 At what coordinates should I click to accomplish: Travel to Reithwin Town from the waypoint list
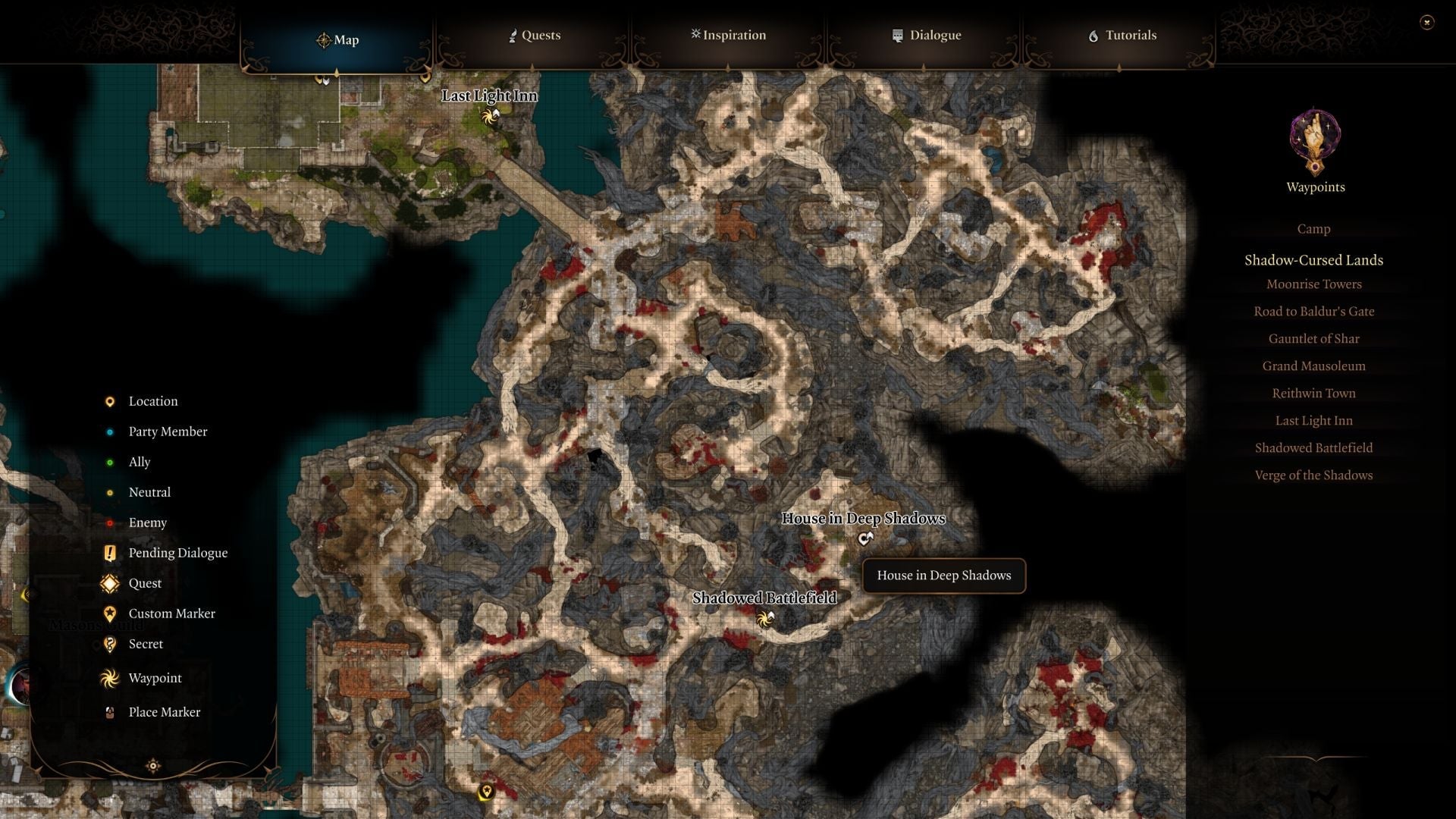coord(1313,393)
